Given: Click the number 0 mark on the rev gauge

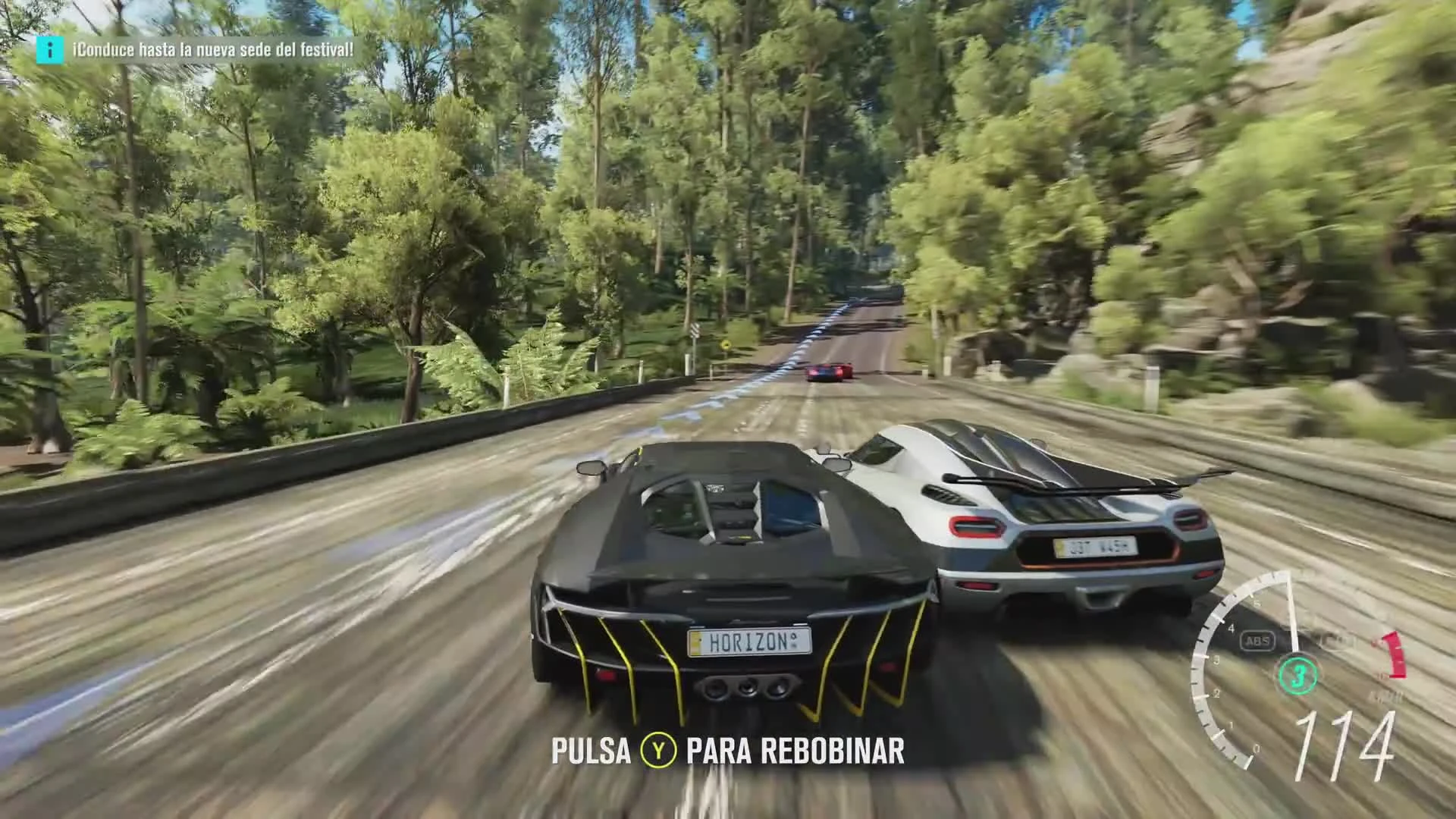Looking at the screenshot, I should tap(1255, 748).
